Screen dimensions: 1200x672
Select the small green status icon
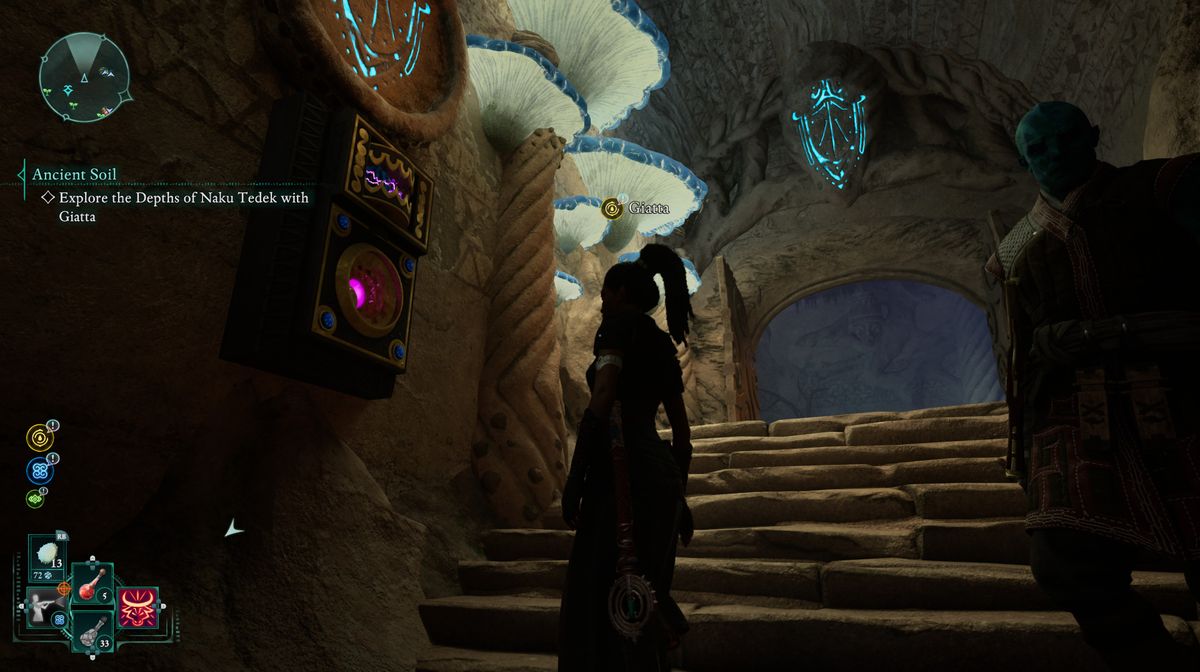click(x=35, y=497)
